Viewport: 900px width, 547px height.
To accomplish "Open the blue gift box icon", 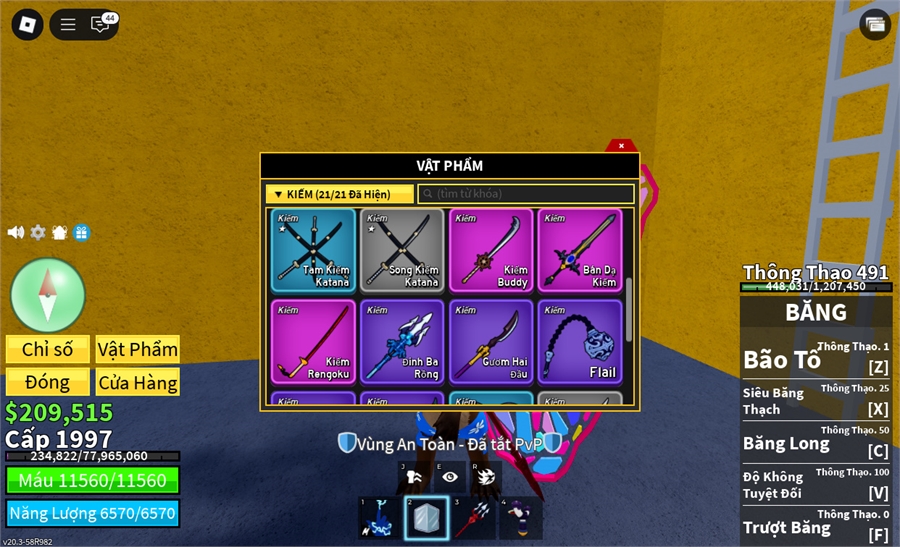I will [82, 232].
